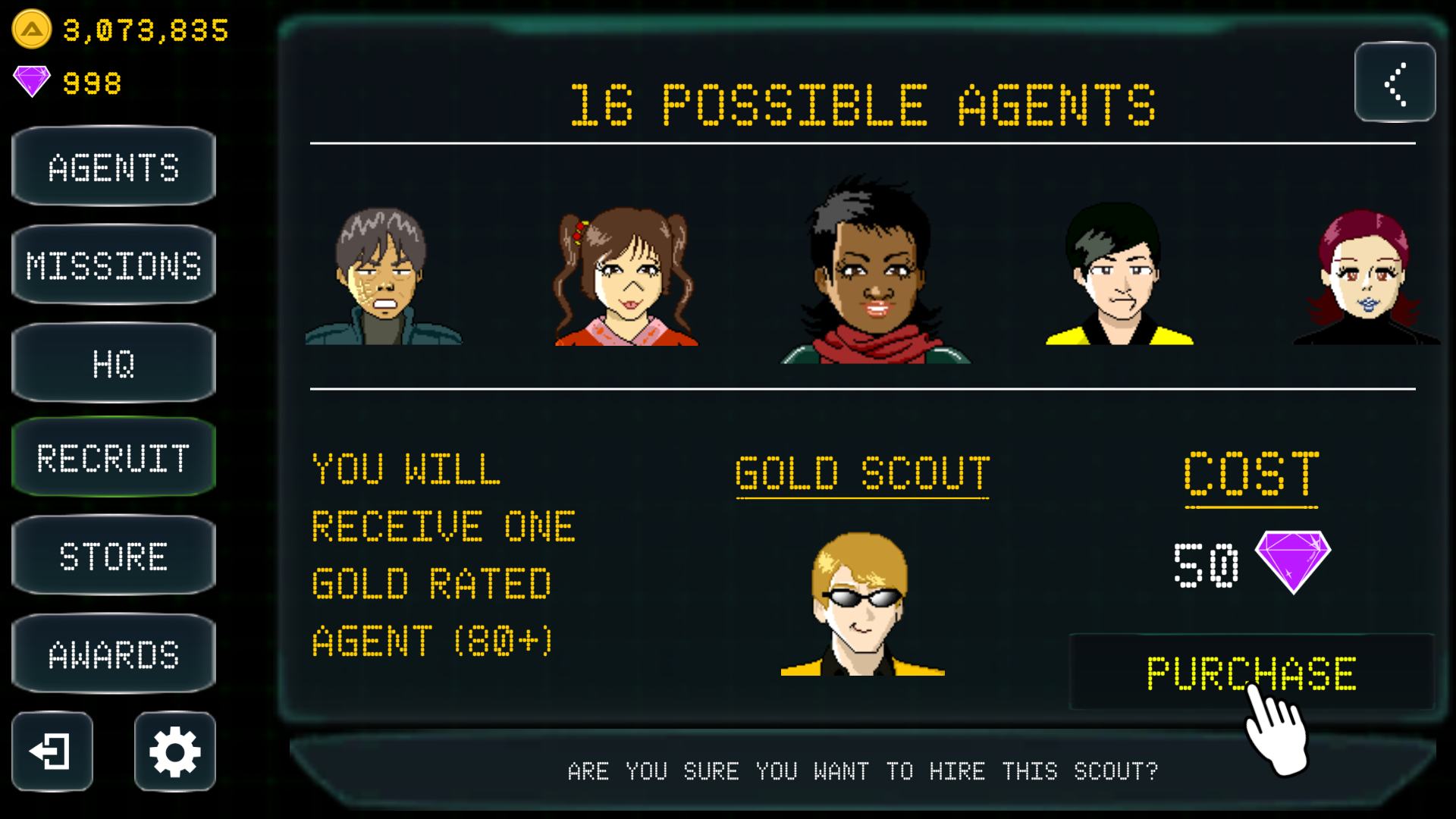Switch to the Store tab
This screenshot has height=819, width=1456.
(113, 555)
